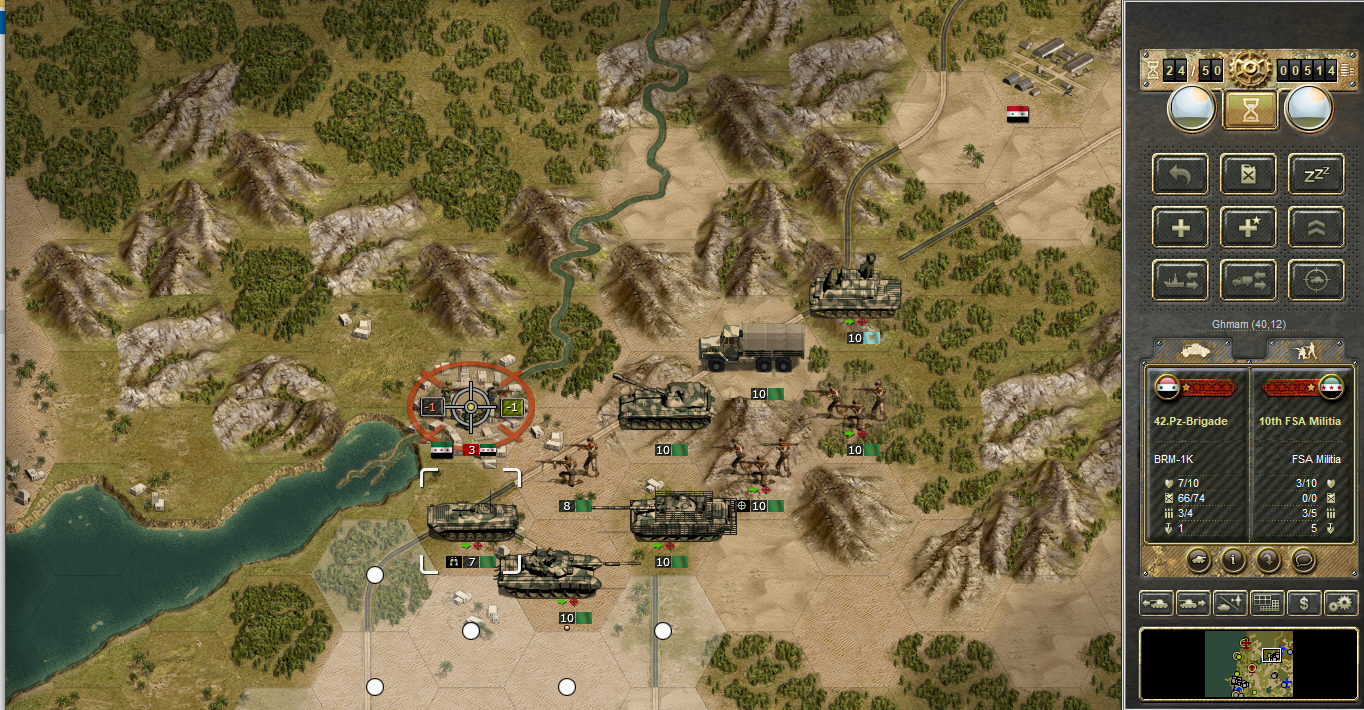Open the purchase screen dollar button
The height and width of the screenshot is (710, 1364).
pos(1304,603)
